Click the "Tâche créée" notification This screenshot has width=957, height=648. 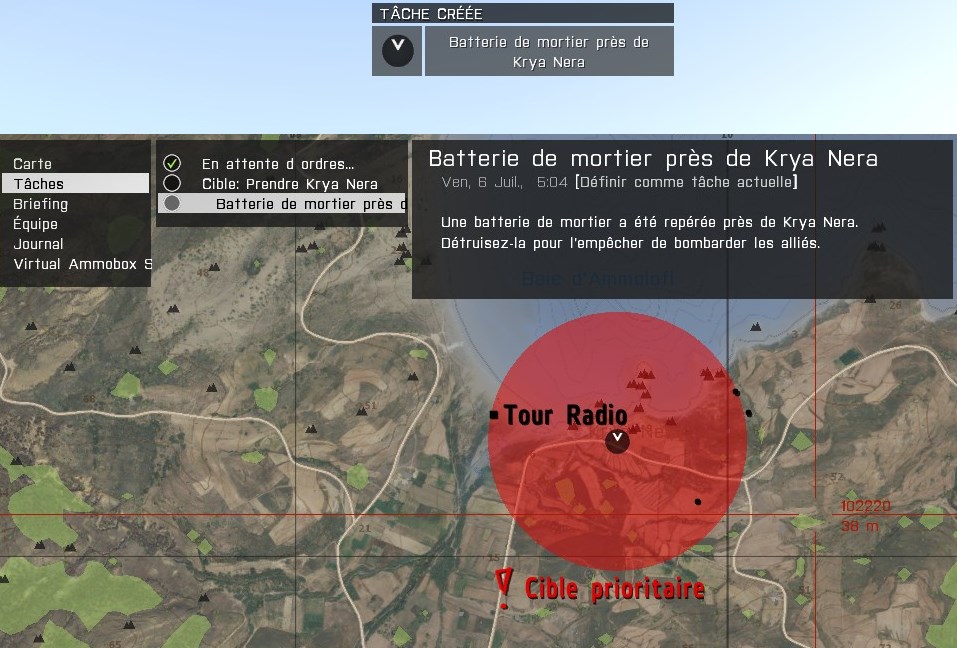[x=522, y=50]
